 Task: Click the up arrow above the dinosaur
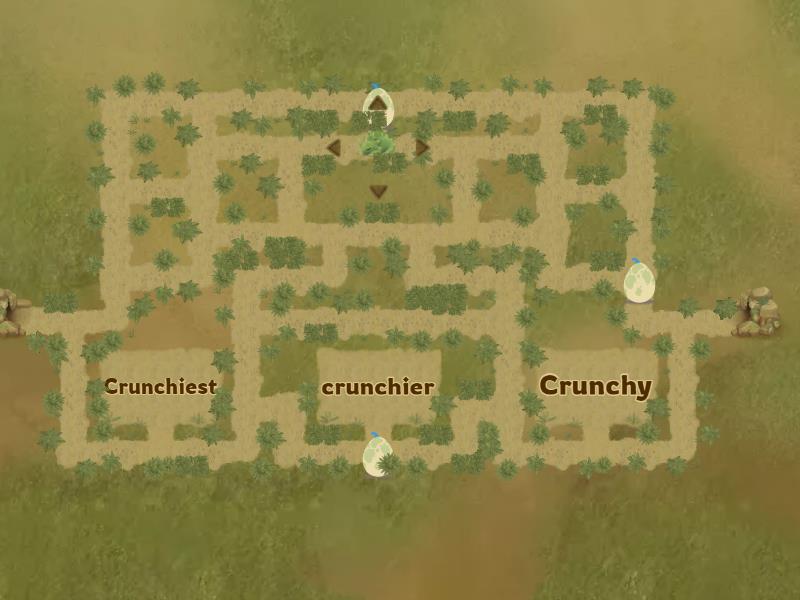tap(378, 102)
